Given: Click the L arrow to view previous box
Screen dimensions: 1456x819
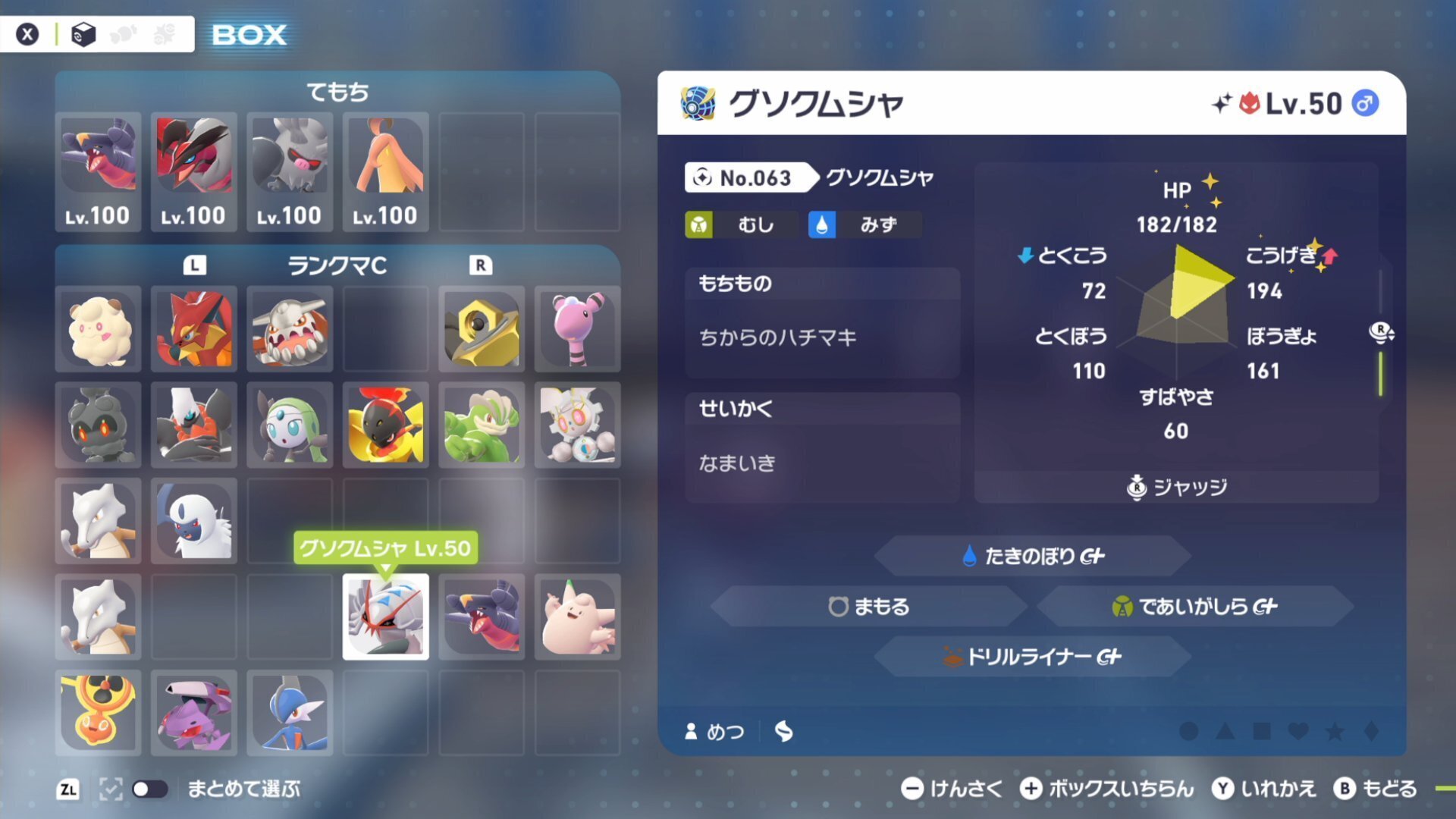Looking at the screenshot, I should click(x=194, y=266).
